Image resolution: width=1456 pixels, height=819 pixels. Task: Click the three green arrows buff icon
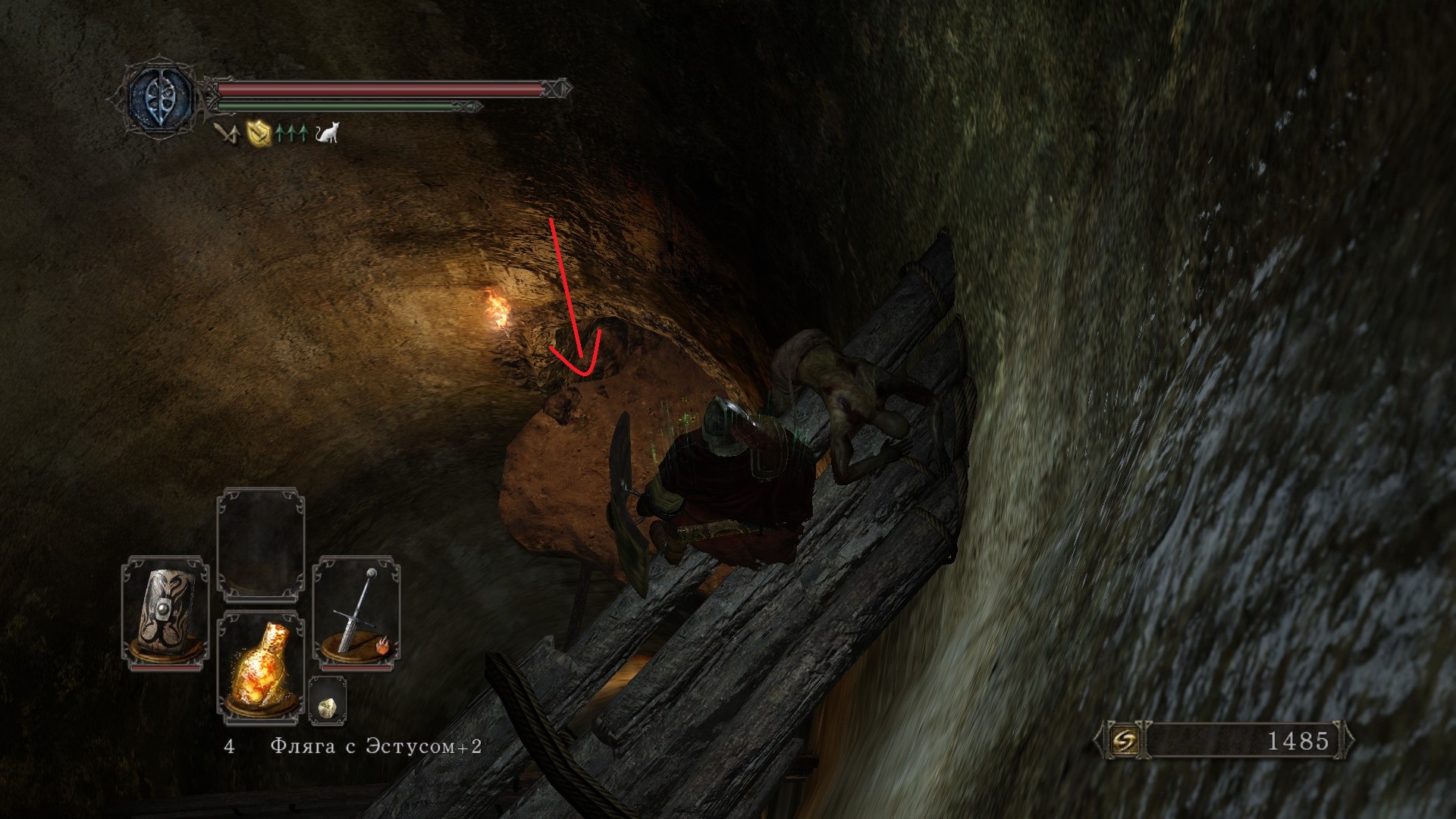pyautogui.click(x=292, y=134)
